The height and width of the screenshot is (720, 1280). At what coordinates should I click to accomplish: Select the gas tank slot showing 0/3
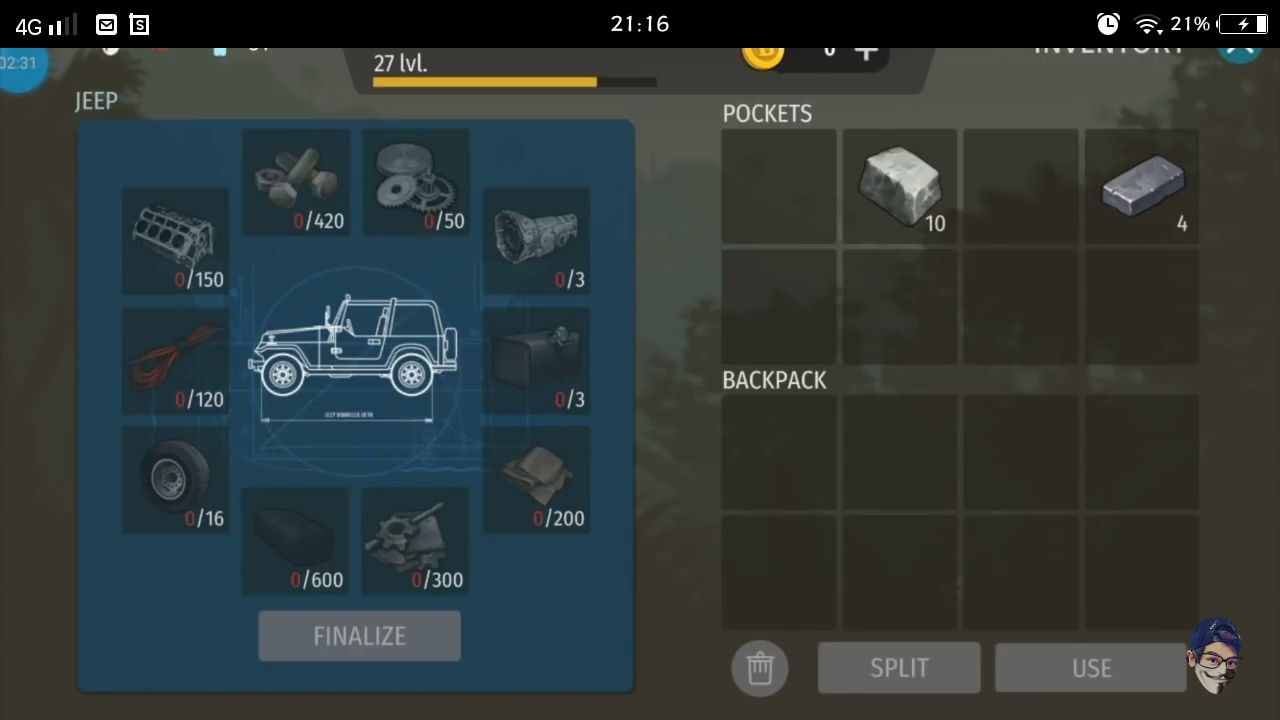pyautogui.click(x=537, y=360)
